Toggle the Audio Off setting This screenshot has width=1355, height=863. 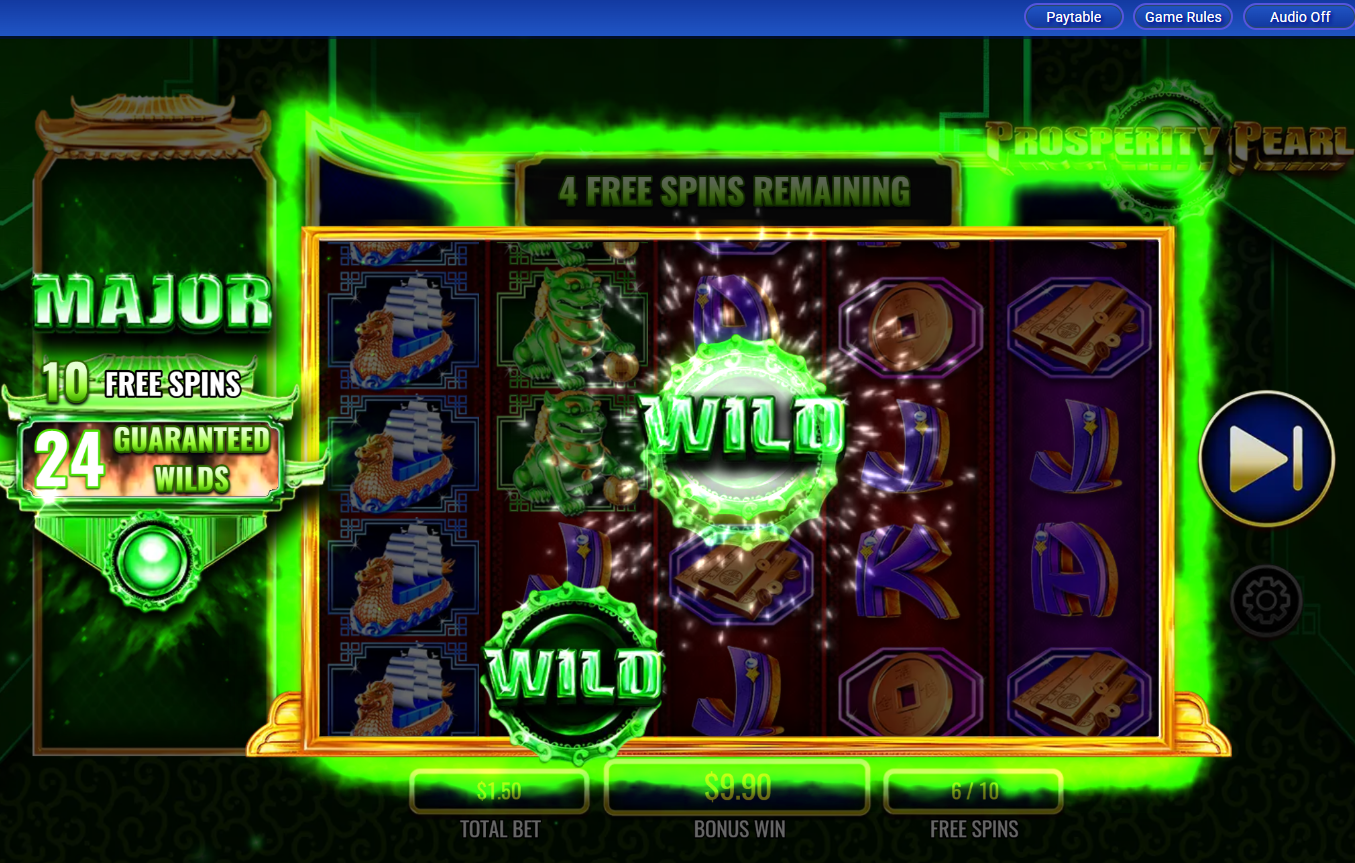pos(1299,16)
